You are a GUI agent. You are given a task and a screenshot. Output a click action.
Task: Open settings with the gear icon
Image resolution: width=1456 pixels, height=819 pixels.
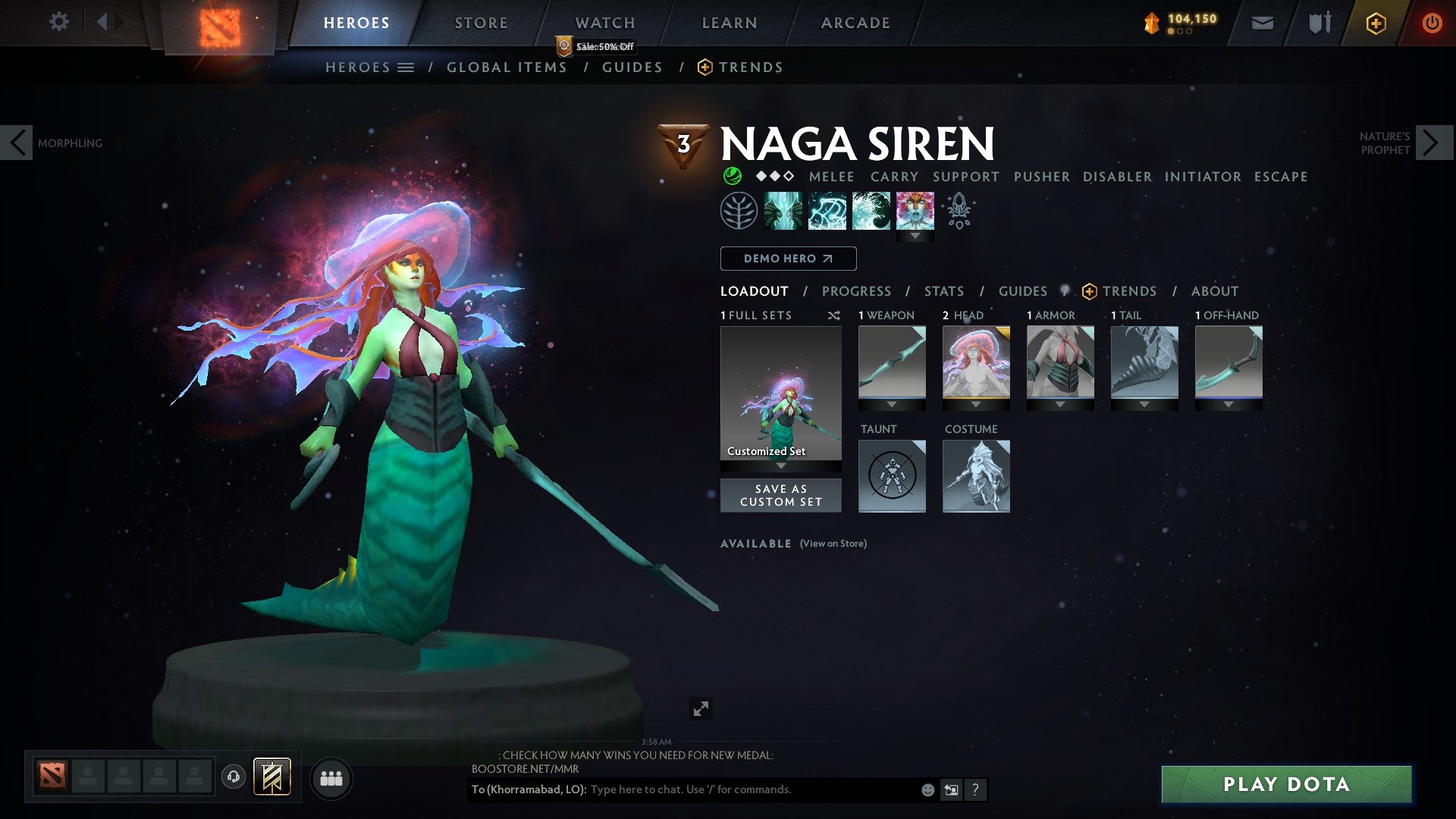click(x=58, y=22)
